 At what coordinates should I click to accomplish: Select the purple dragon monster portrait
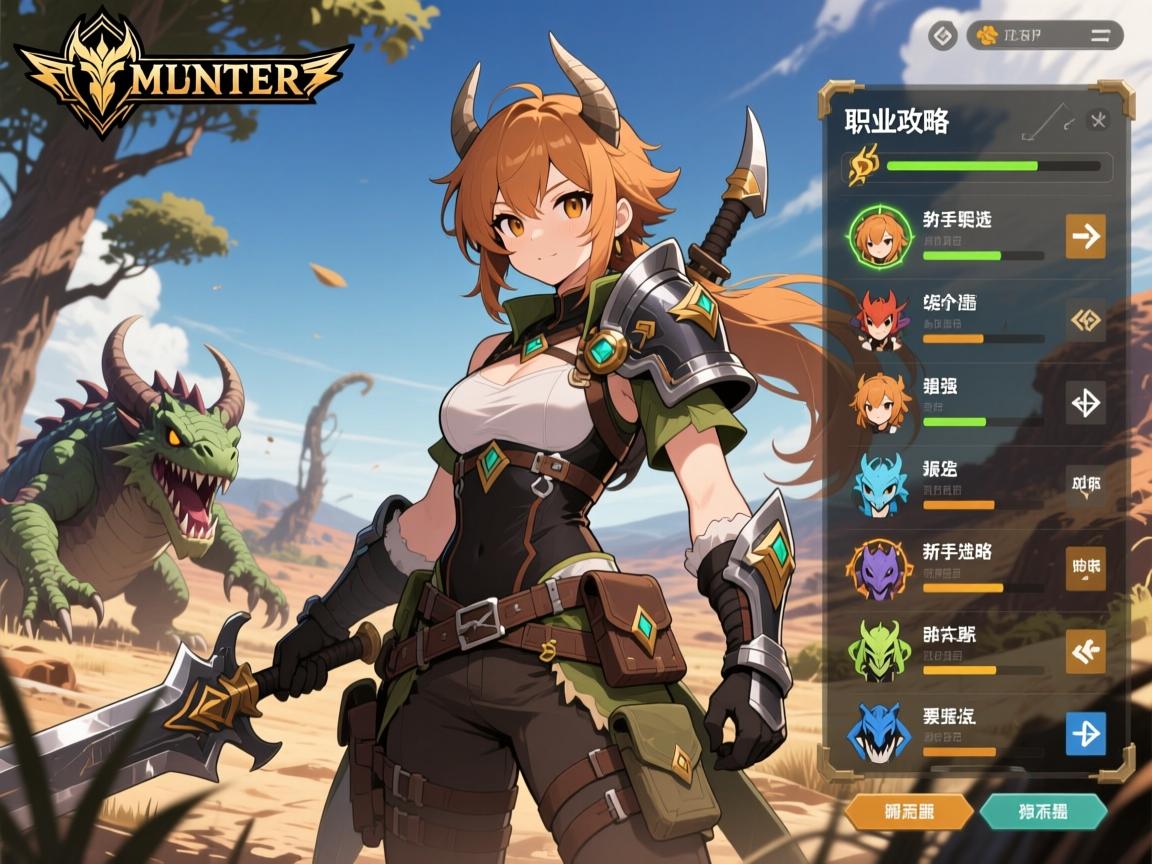tap(880, 568)
